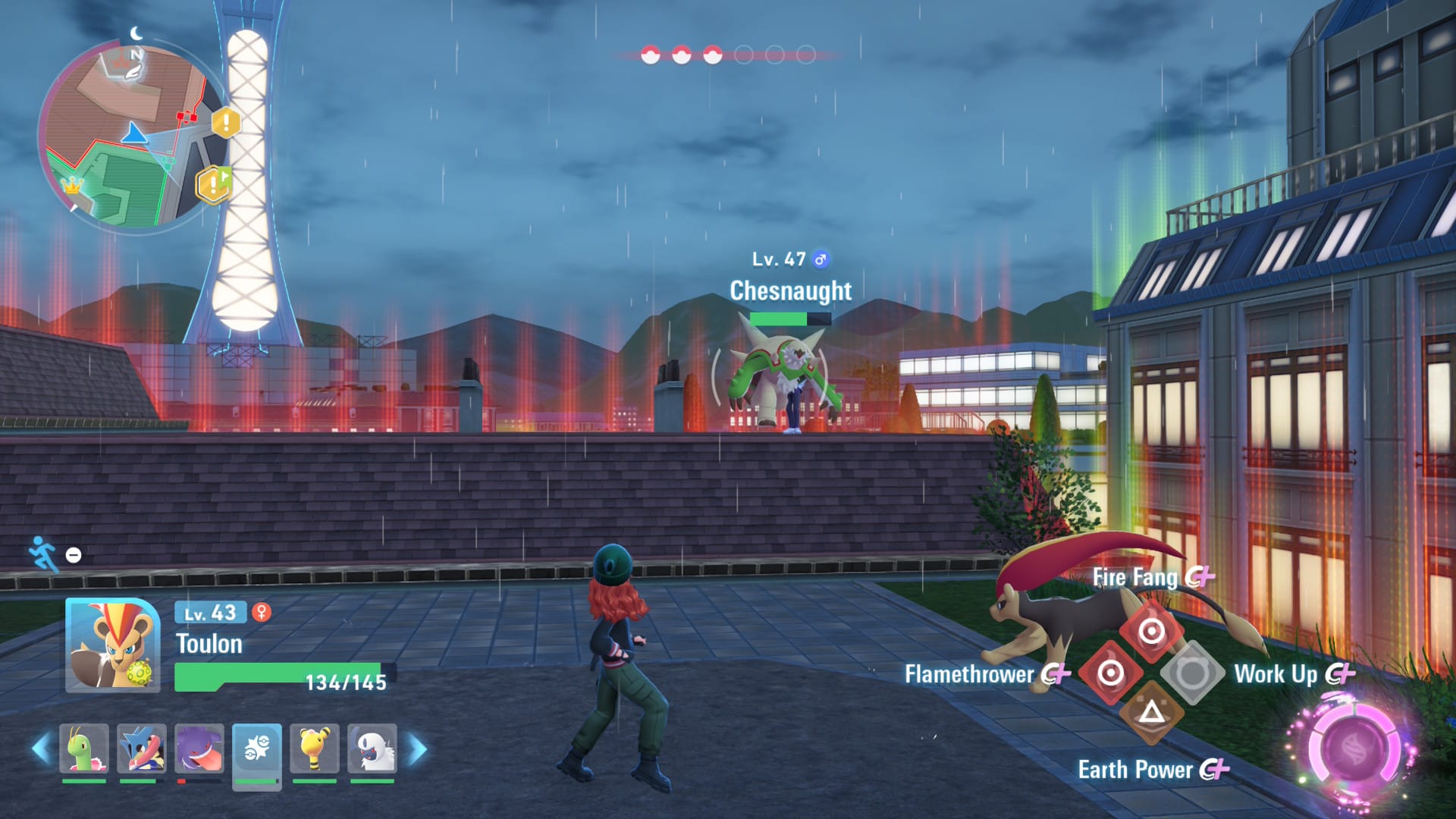Click the C+ upgrade icon next to Fire Fang
The height and width of the screenshot is (819, 1456).
(1200, 578)
